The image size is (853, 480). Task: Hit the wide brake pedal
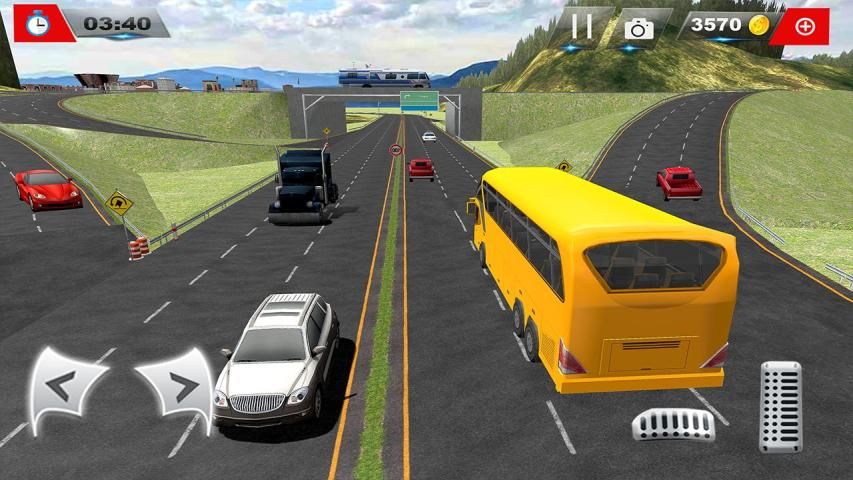click(673, 425)
